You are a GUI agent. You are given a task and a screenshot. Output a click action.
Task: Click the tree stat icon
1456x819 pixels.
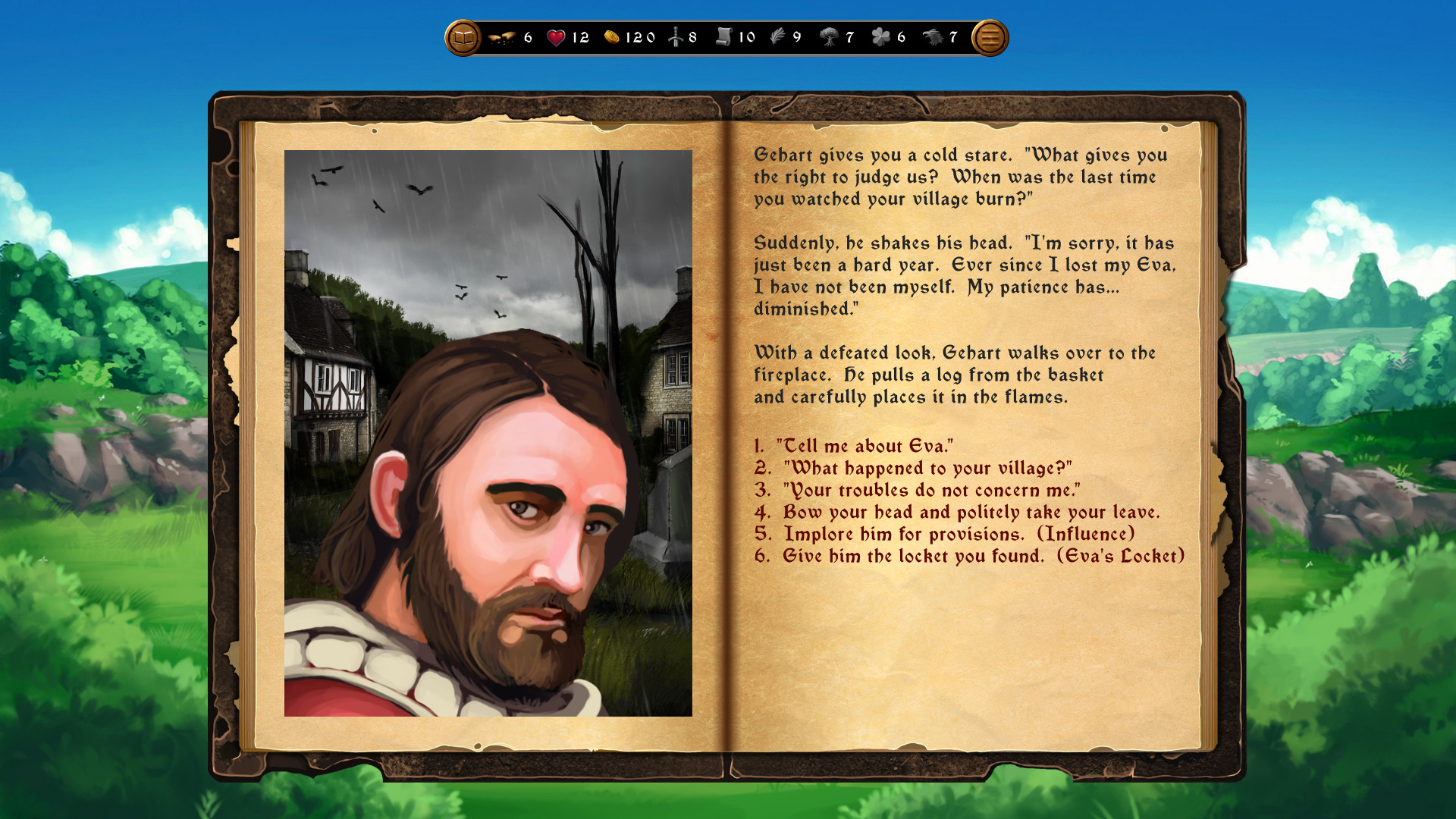pyautogui.click(x=830, y=36)
